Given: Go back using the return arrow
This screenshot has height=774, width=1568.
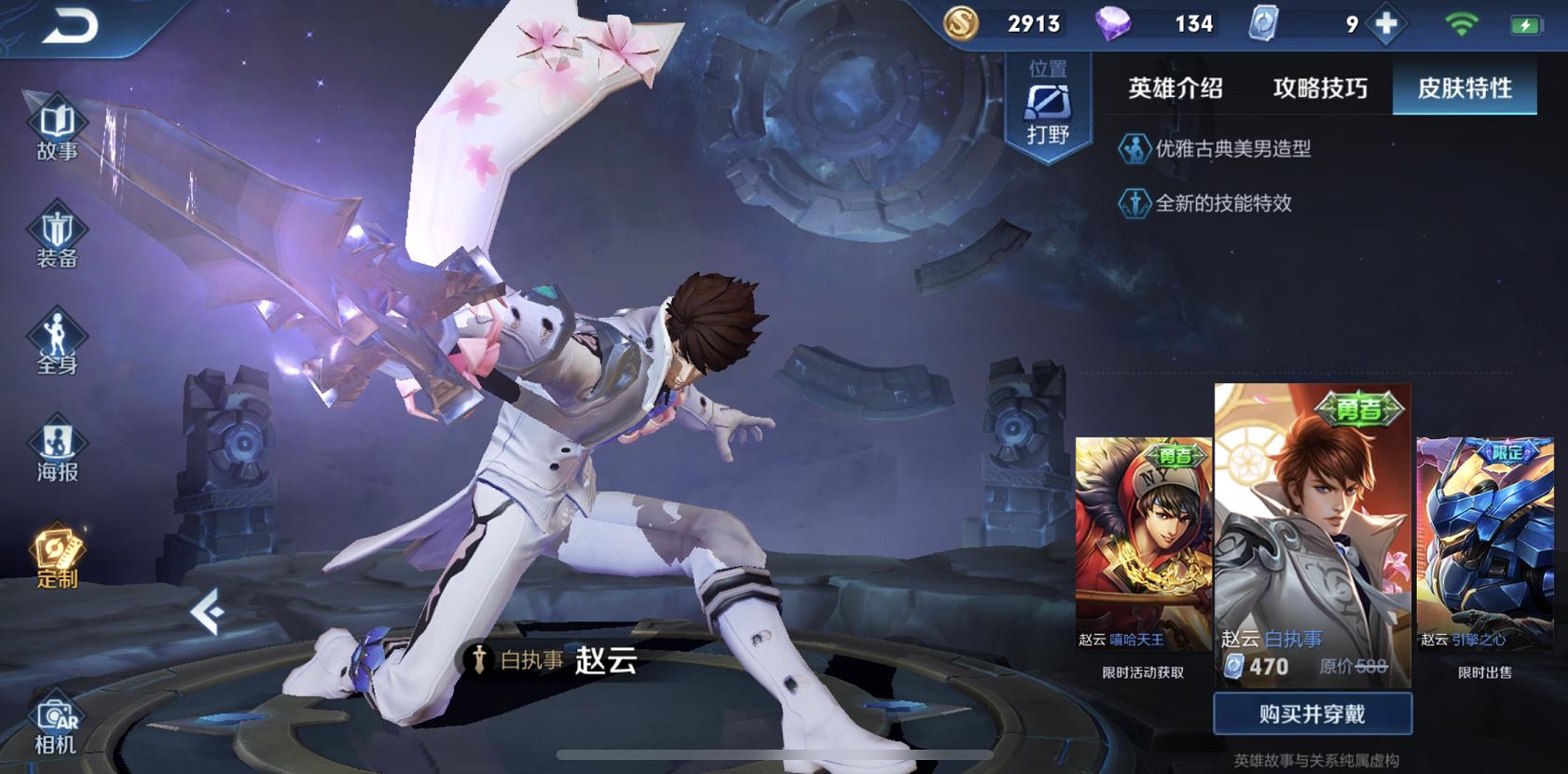Looking at the screenshot, I should pyautogui.click(x=69, y=26).
